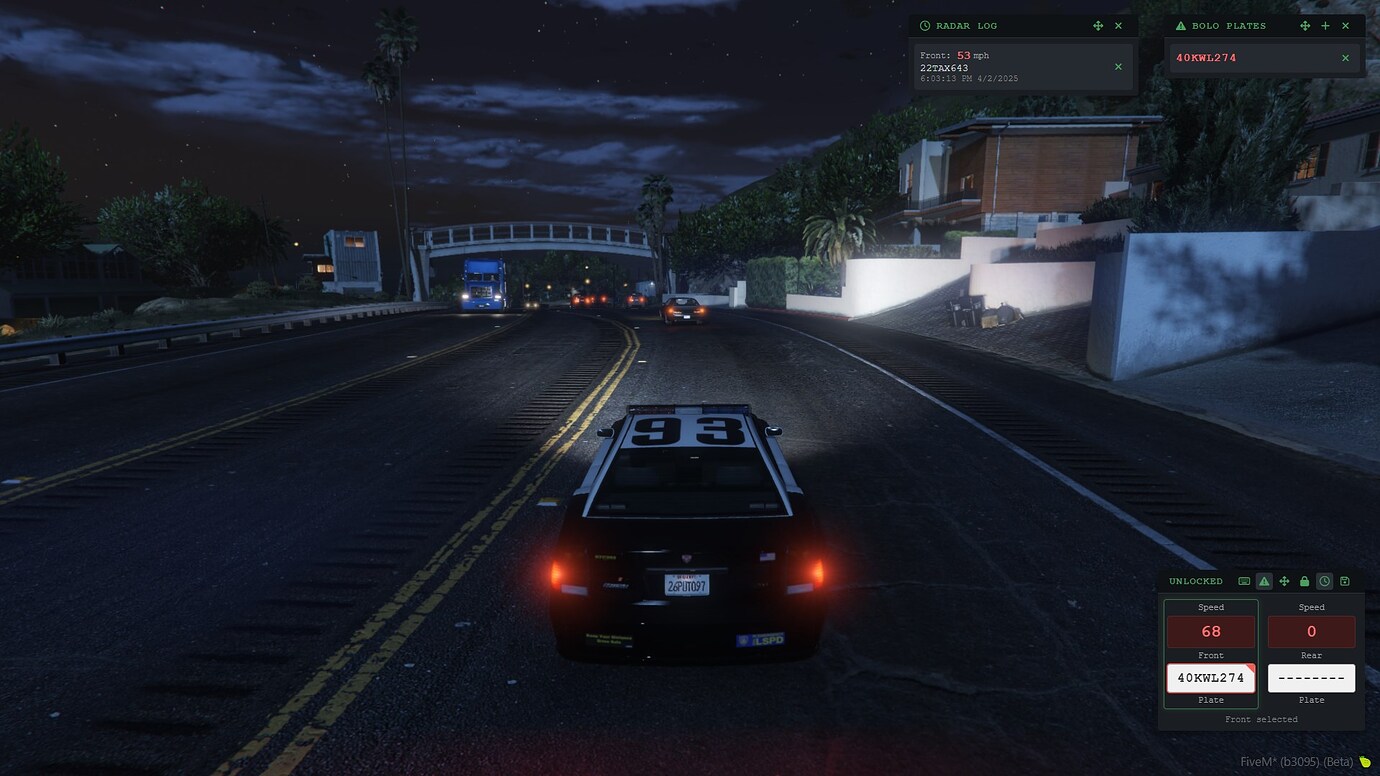Add a new BOLO plate with the plus button
This screenshot has width=1380, height=776.
[1325, 25]
